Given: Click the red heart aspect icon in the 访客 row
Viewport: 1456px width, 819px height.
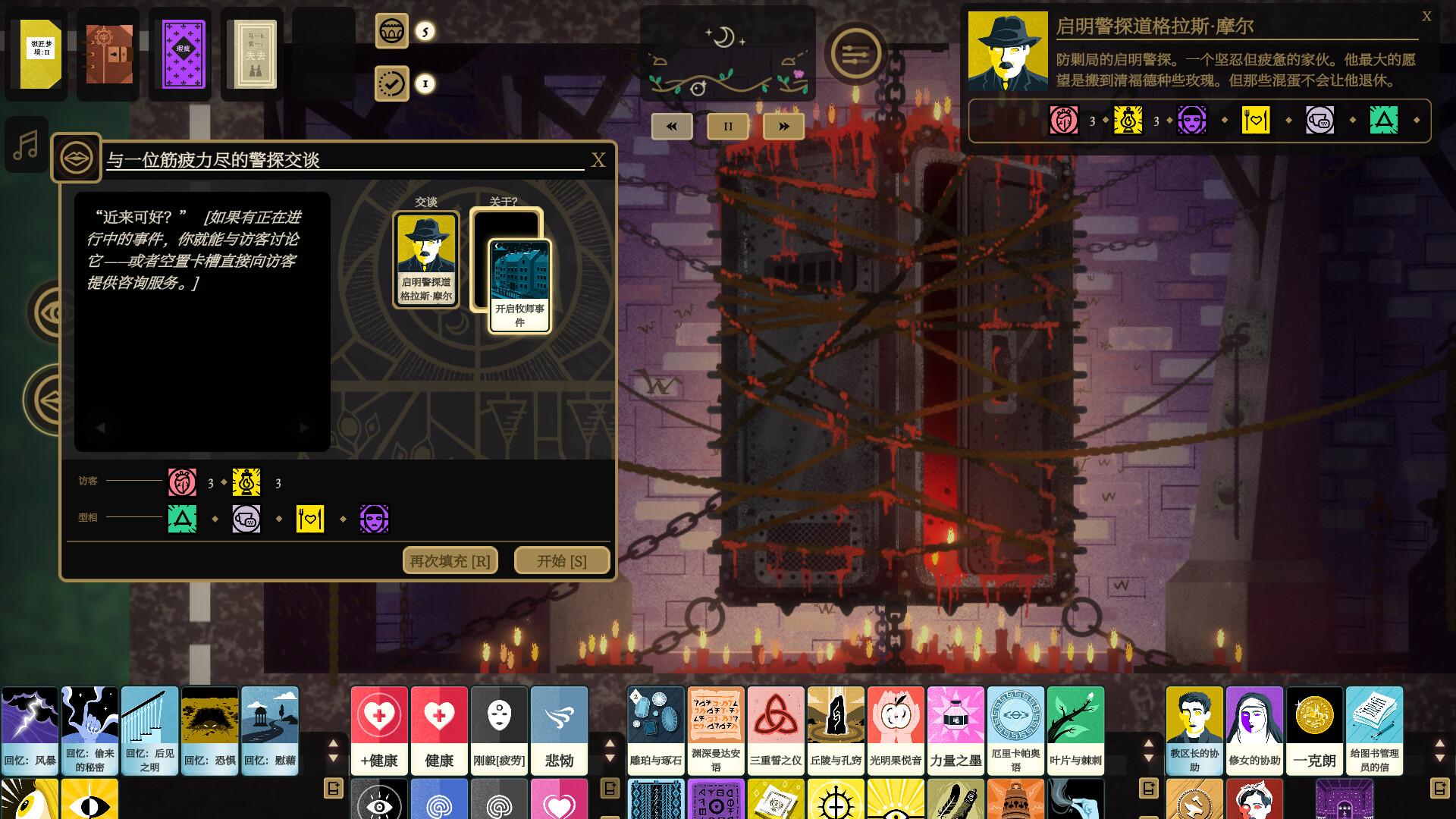Looking at the screenshot, I should (x=182, y=482).
